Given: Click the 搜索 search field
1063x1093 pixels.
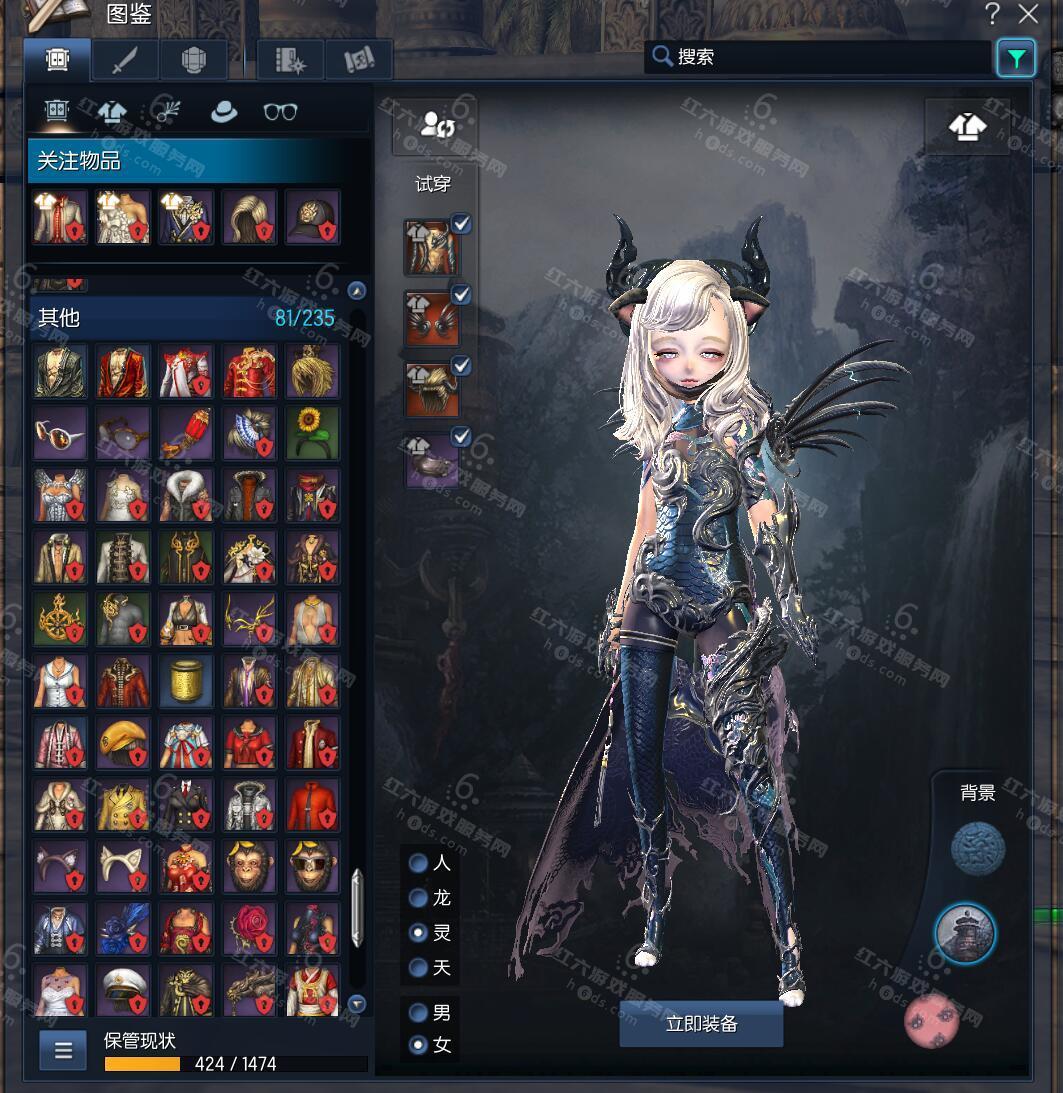Looking at the screenshot, I should [820, 57].
